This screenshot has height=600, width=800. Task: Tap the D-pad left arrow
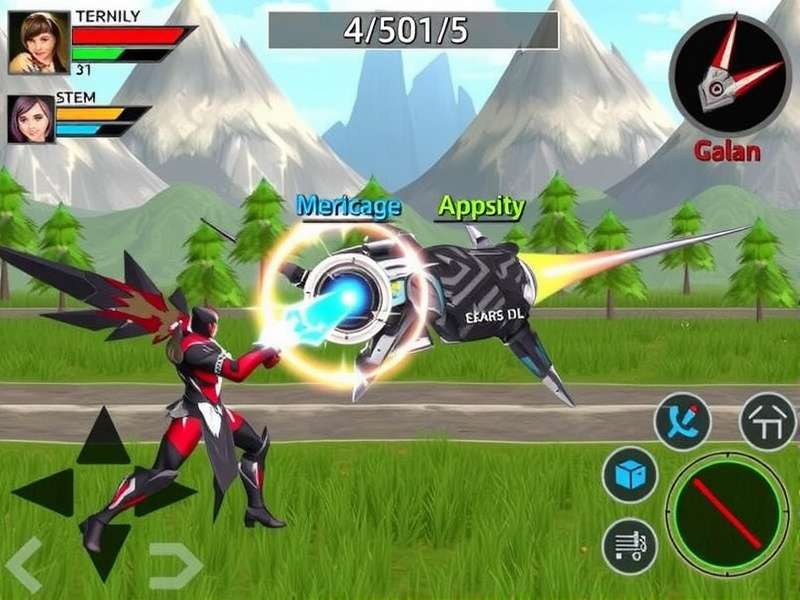(45, 492)
